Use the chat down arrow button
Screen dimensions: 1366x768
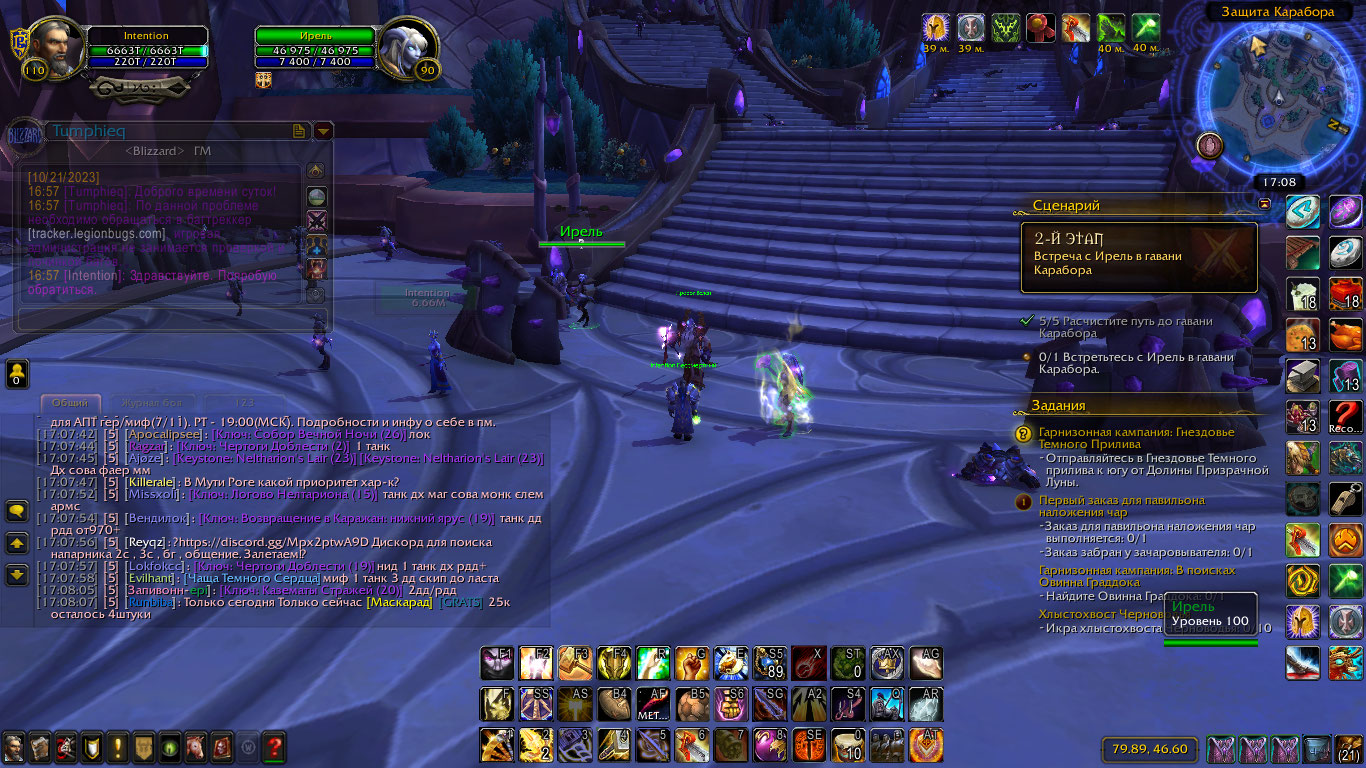coord(17,575)
